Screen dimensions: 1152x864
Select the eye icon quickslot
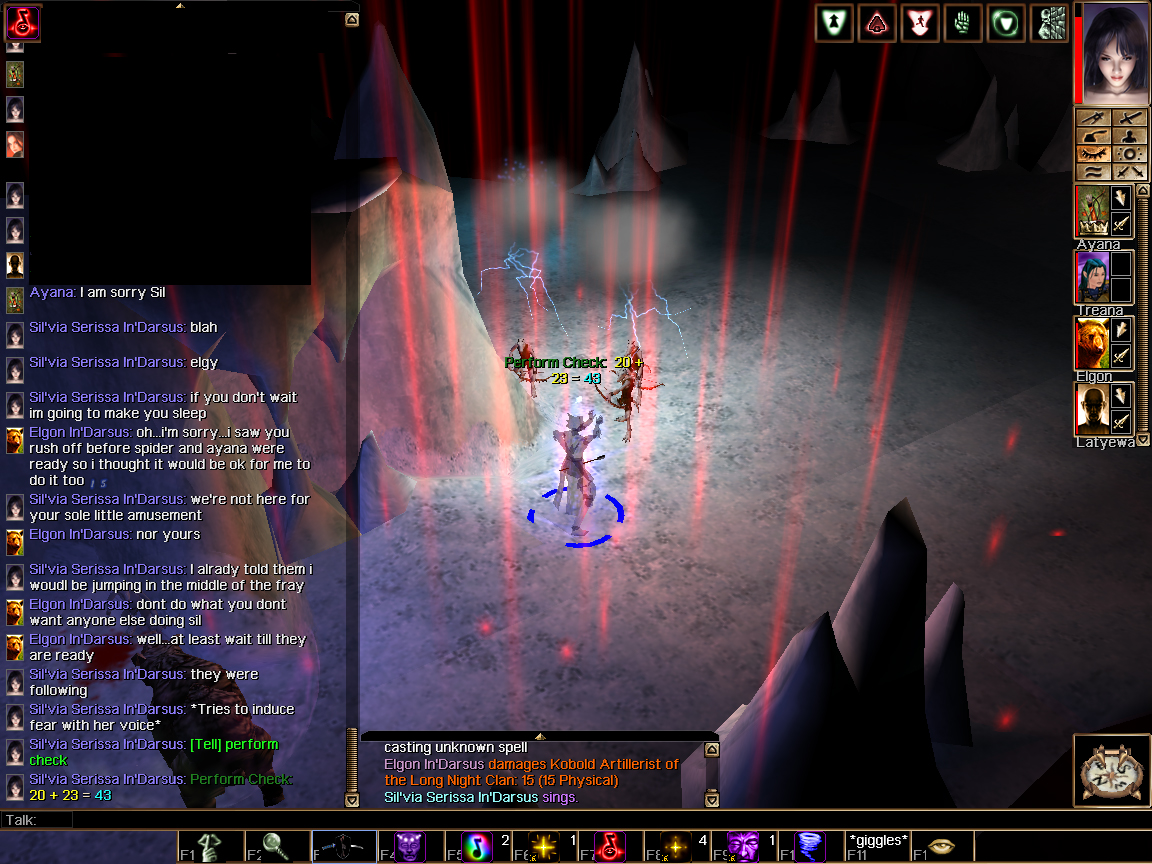941,847
